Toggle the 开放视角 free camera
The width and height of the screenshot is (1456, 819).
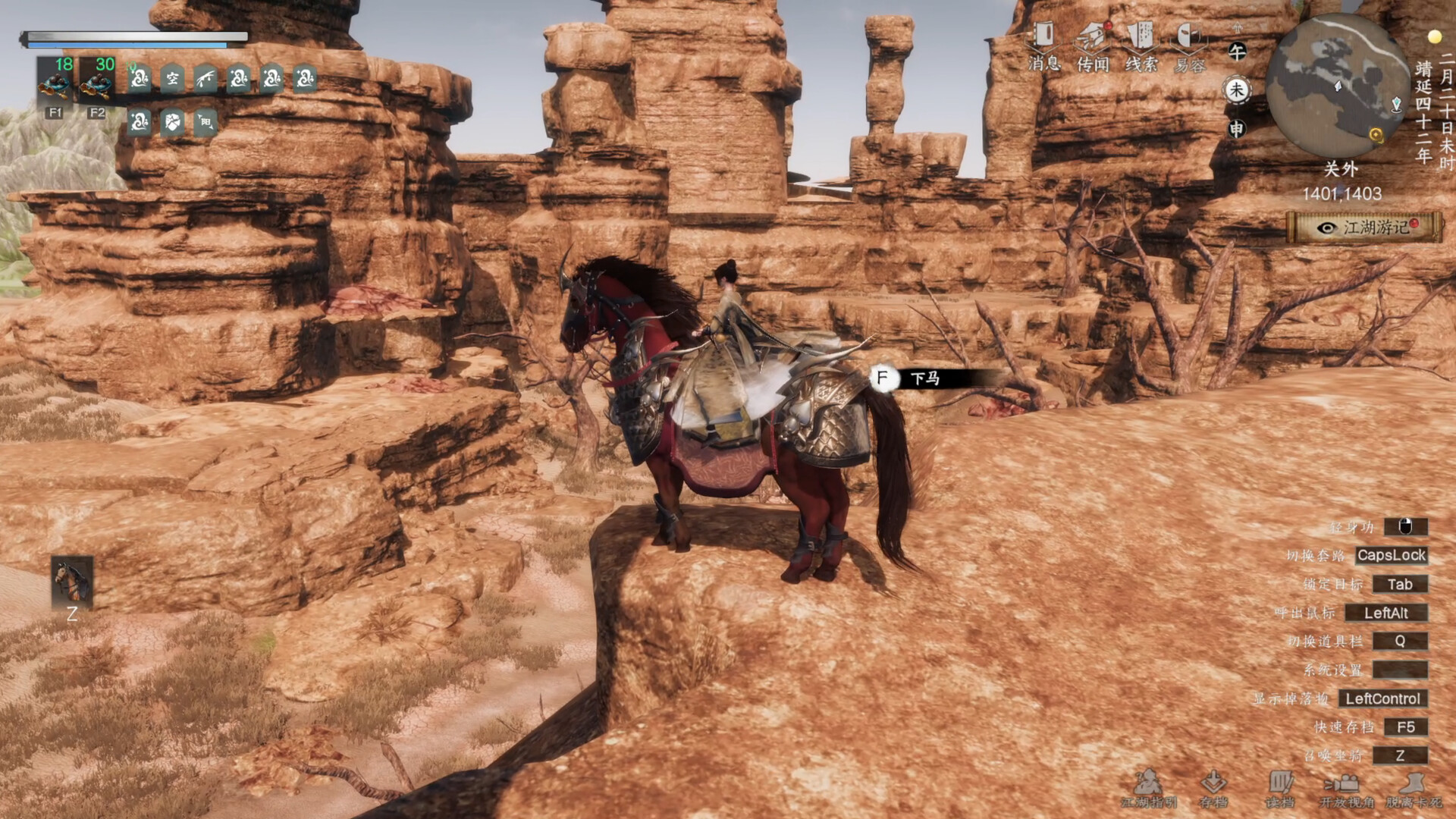pyautogui.click(x=1346, y=789)
